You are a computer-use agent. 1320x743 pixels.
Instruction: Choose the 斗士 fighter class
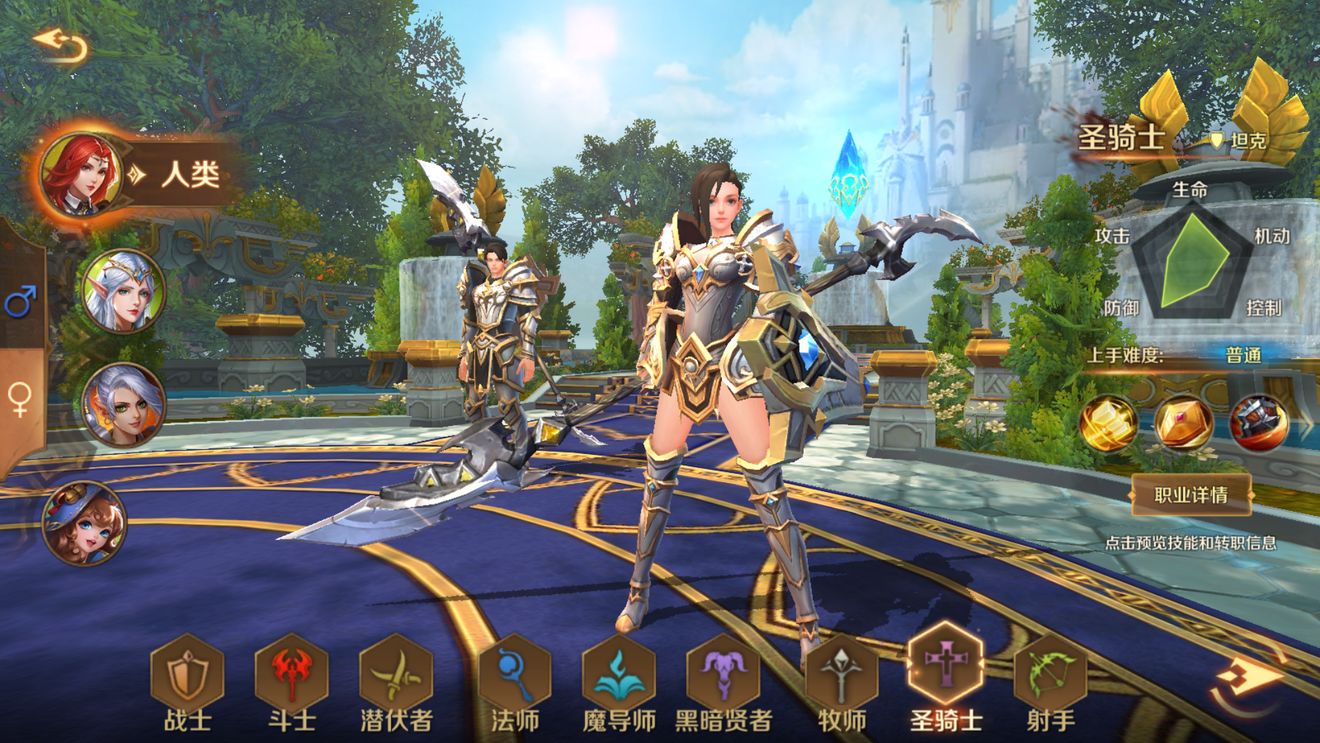tap(291, 671)
